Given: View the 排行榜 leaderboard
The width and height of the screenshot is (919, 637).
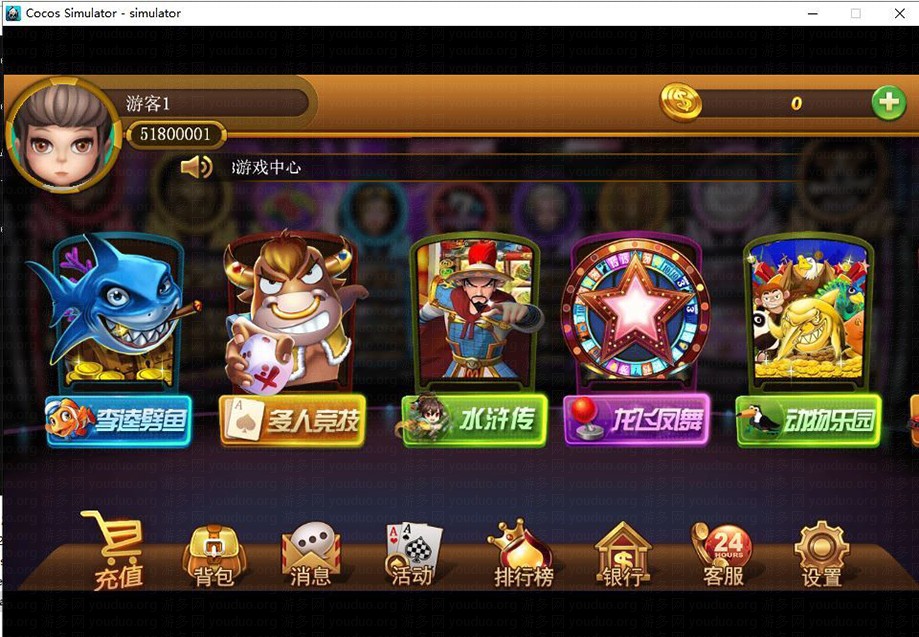Looking at the screenshot, I should (x=522, y=555).
